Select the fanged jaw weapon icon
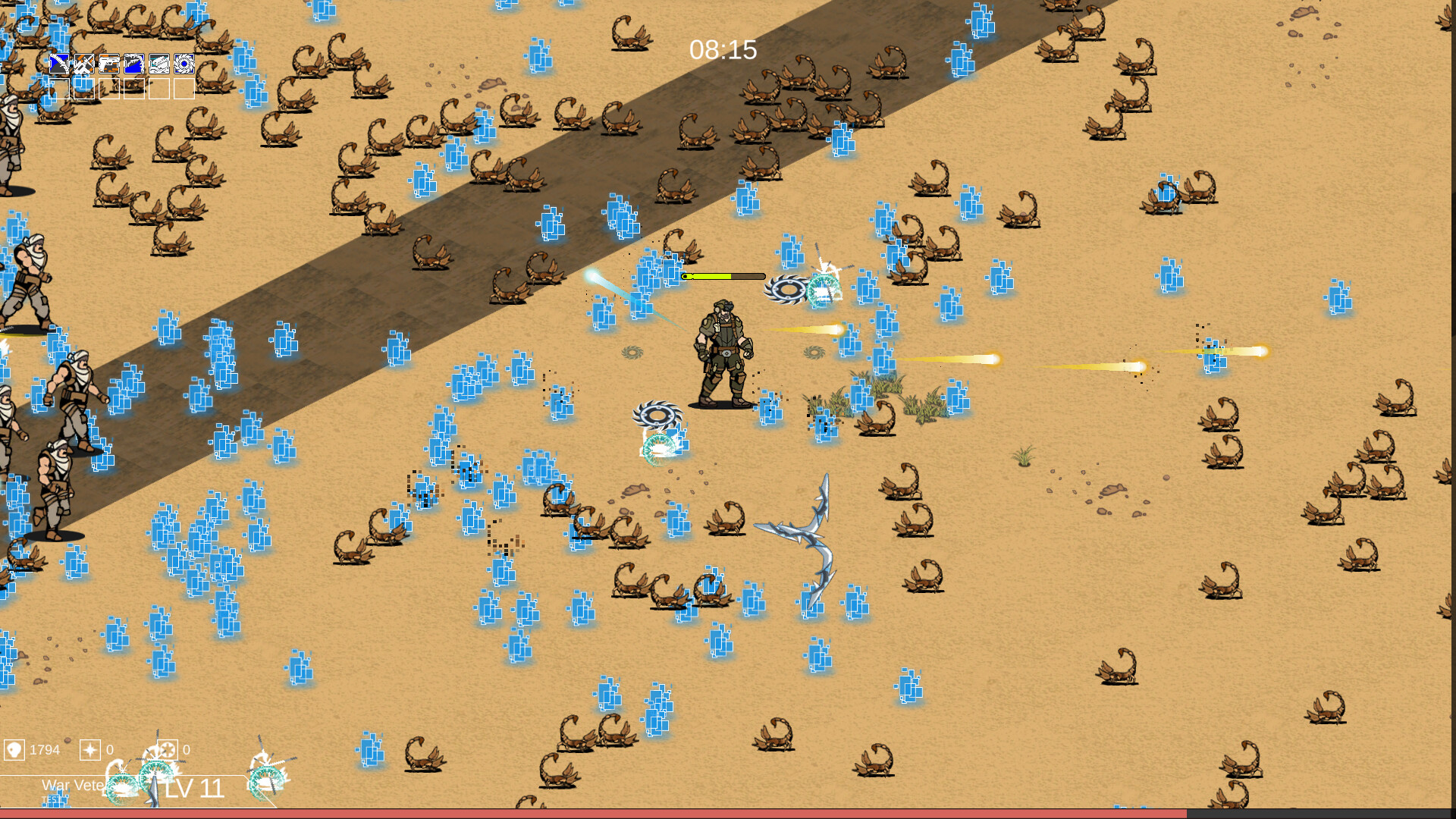The image size is (1456, 819). [x=134, y=64]
